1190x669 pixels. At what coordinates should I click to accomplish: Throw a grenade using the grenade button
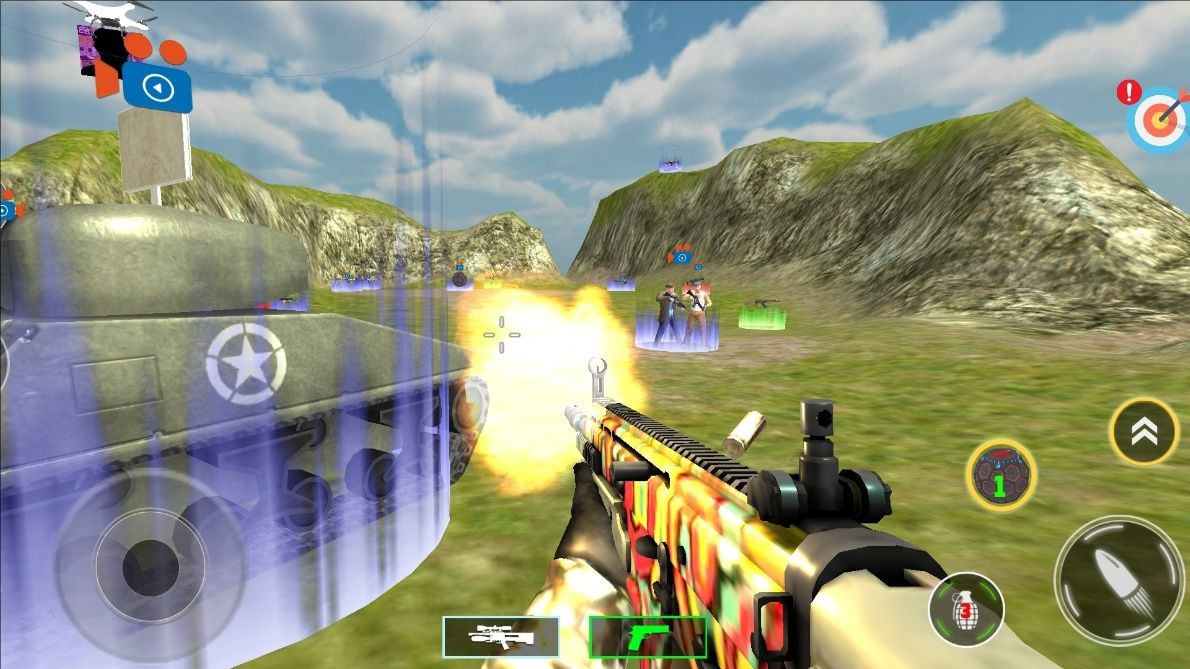[965, 609]
